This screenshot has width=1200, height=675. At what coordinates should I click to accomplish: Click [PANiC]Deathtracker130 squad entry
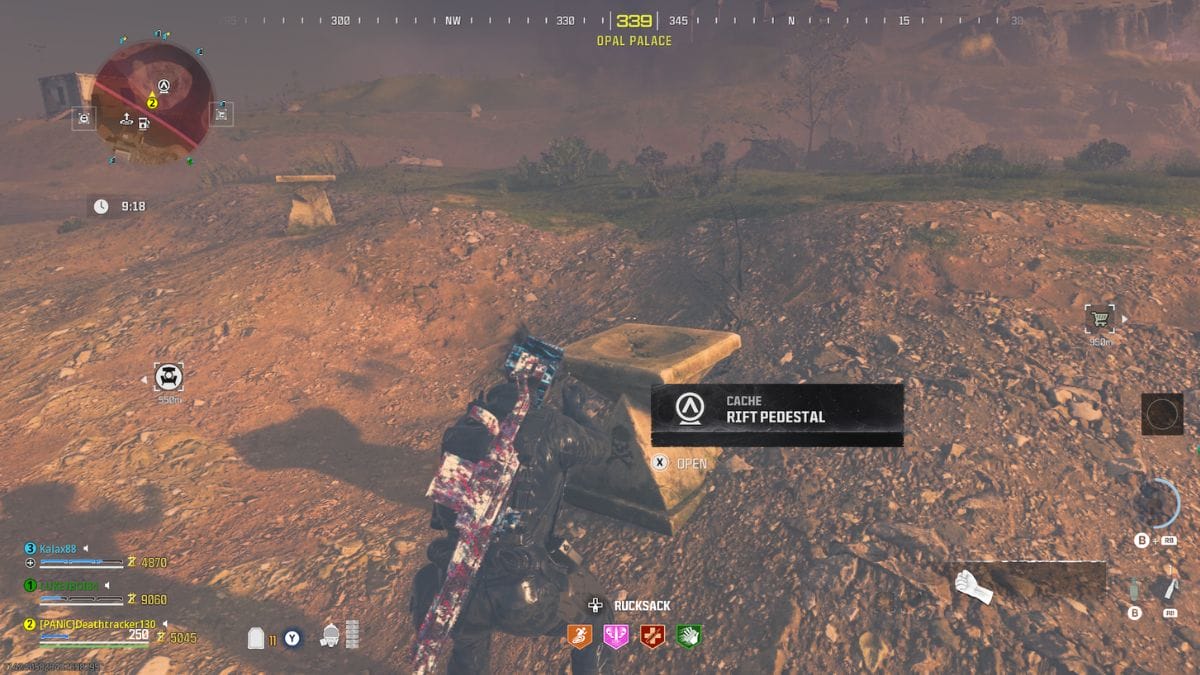98,624
